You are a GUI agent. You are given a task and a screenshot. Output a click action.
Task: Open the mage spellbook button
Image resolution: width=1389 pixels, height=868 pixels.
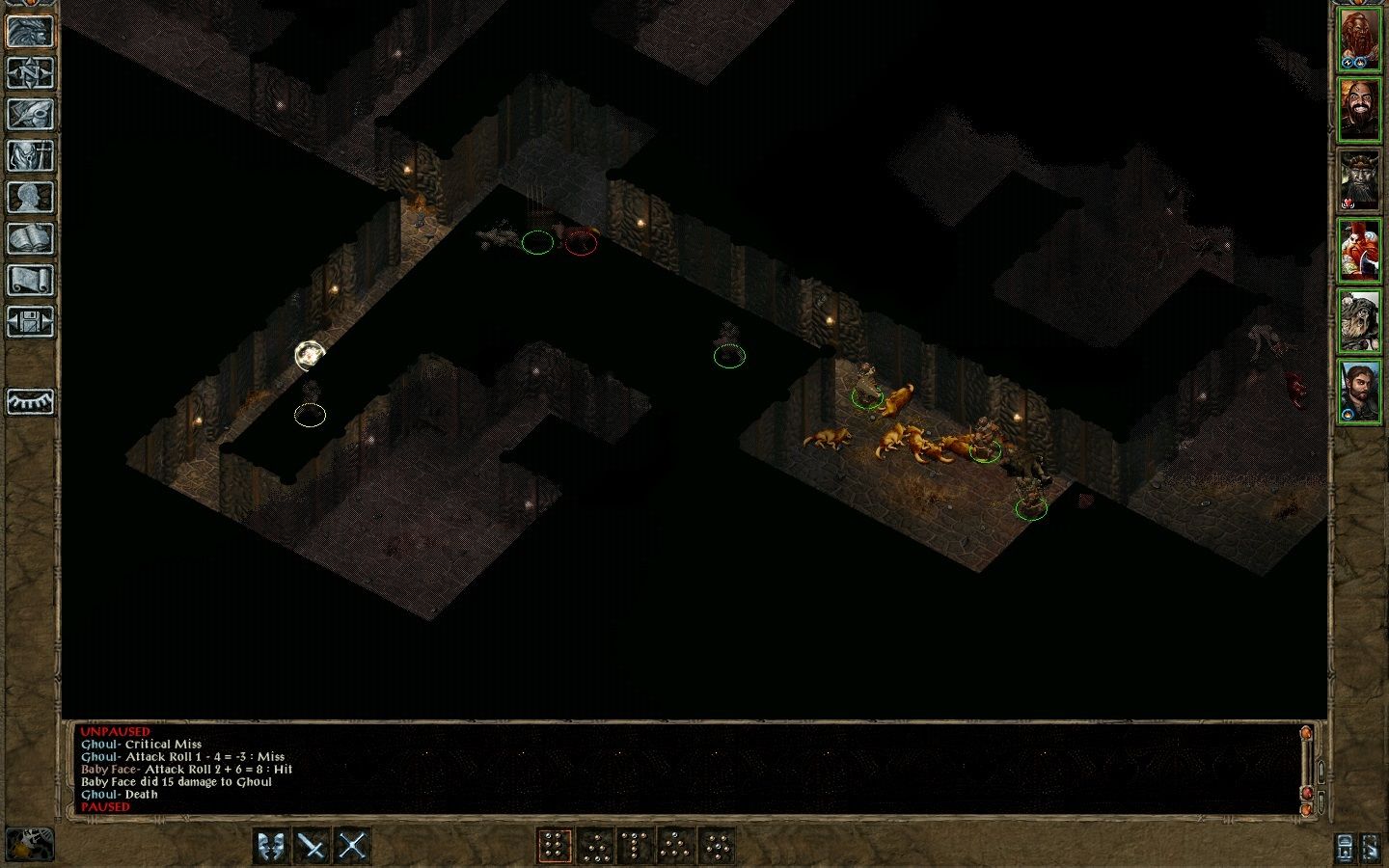tap(30, 239)
